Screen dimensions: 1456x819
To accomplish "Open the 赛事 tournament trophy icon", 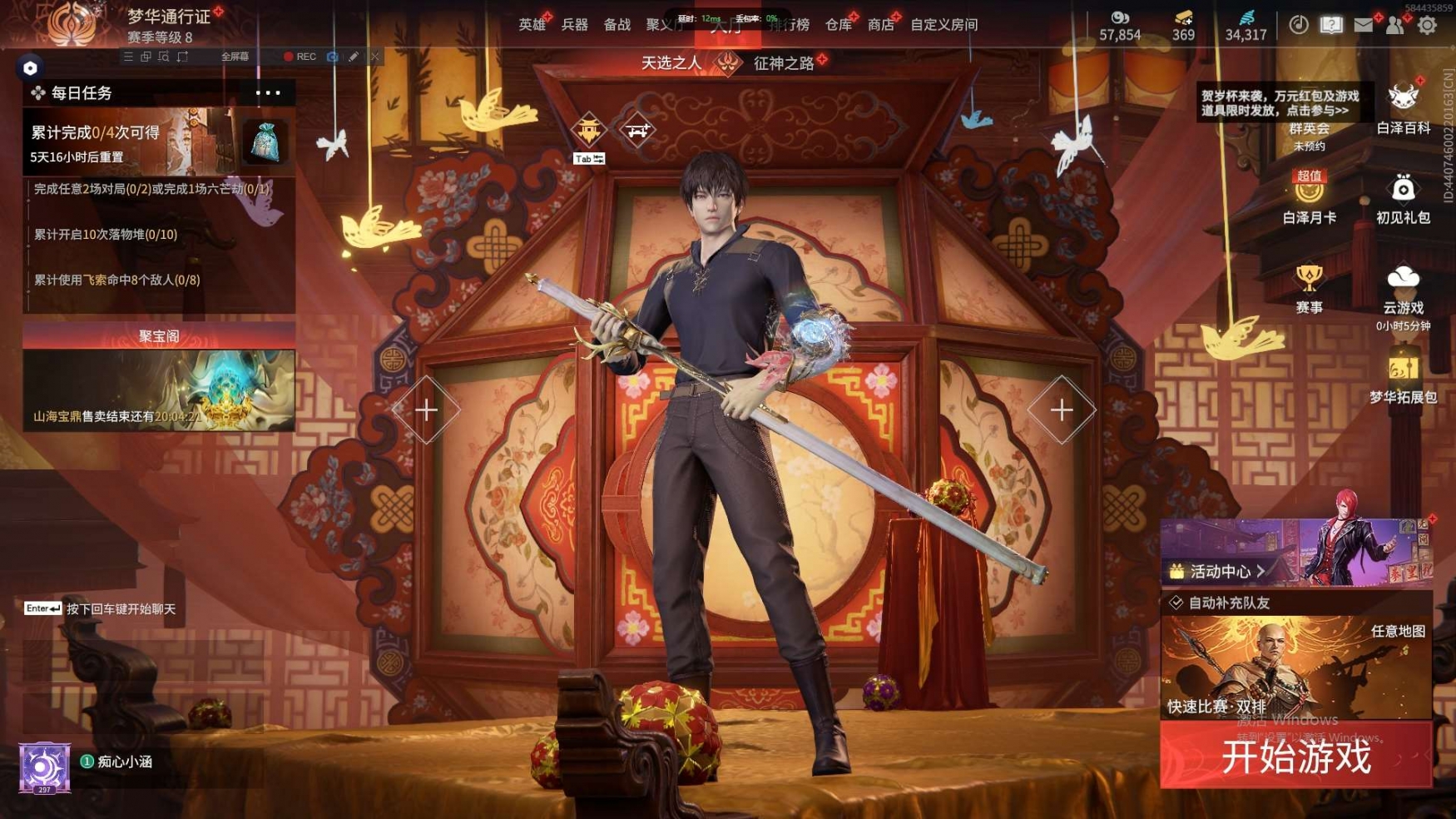I will coord(1309,288).
